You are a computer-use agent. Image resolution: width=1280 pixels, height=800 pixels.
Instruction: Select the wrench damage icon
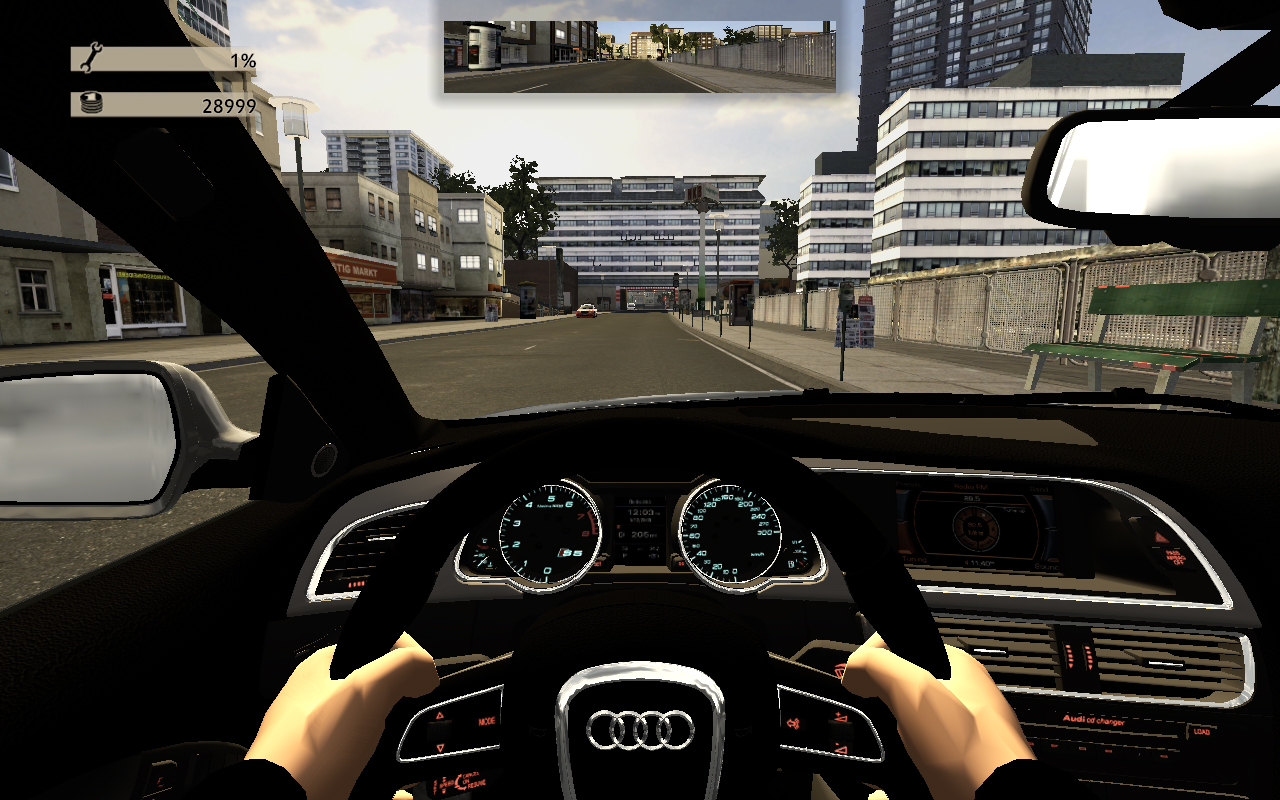pyautogui.click(x=90, y=59)
